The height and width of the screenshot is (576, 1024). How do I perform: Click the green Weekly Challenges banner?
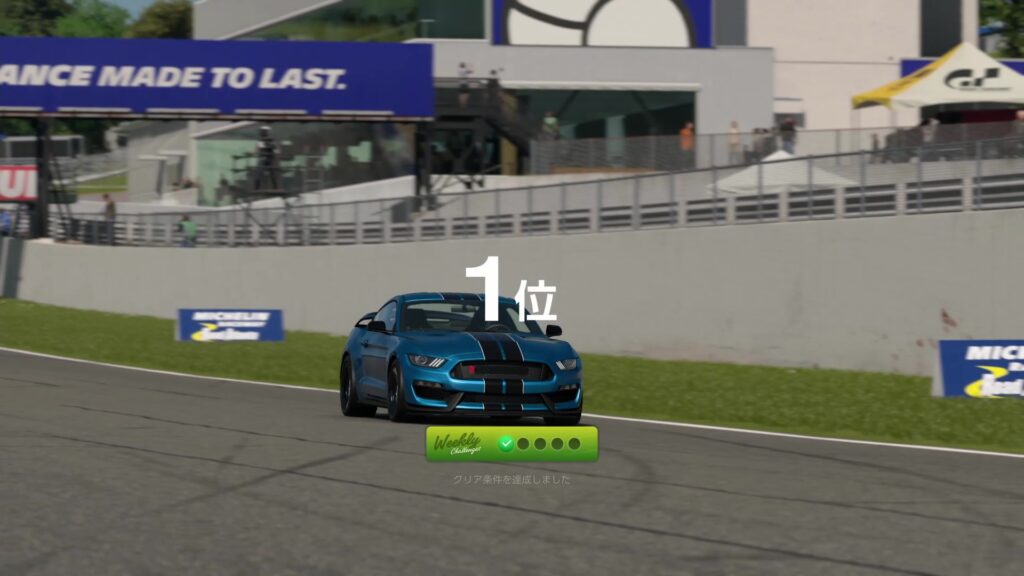point(511,443)
